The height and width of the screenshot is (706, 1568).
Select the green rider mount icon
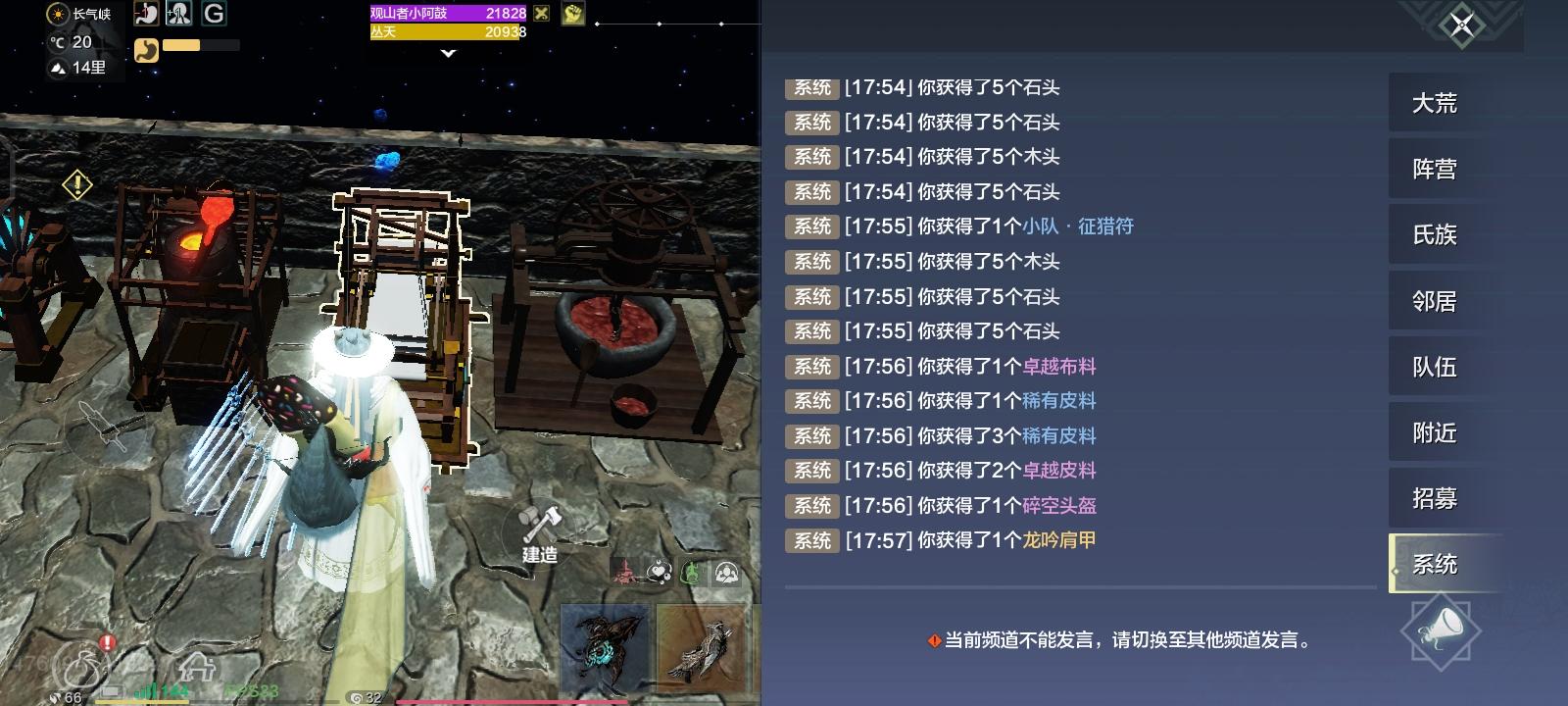pyautogui.click(x=692, y=571)
